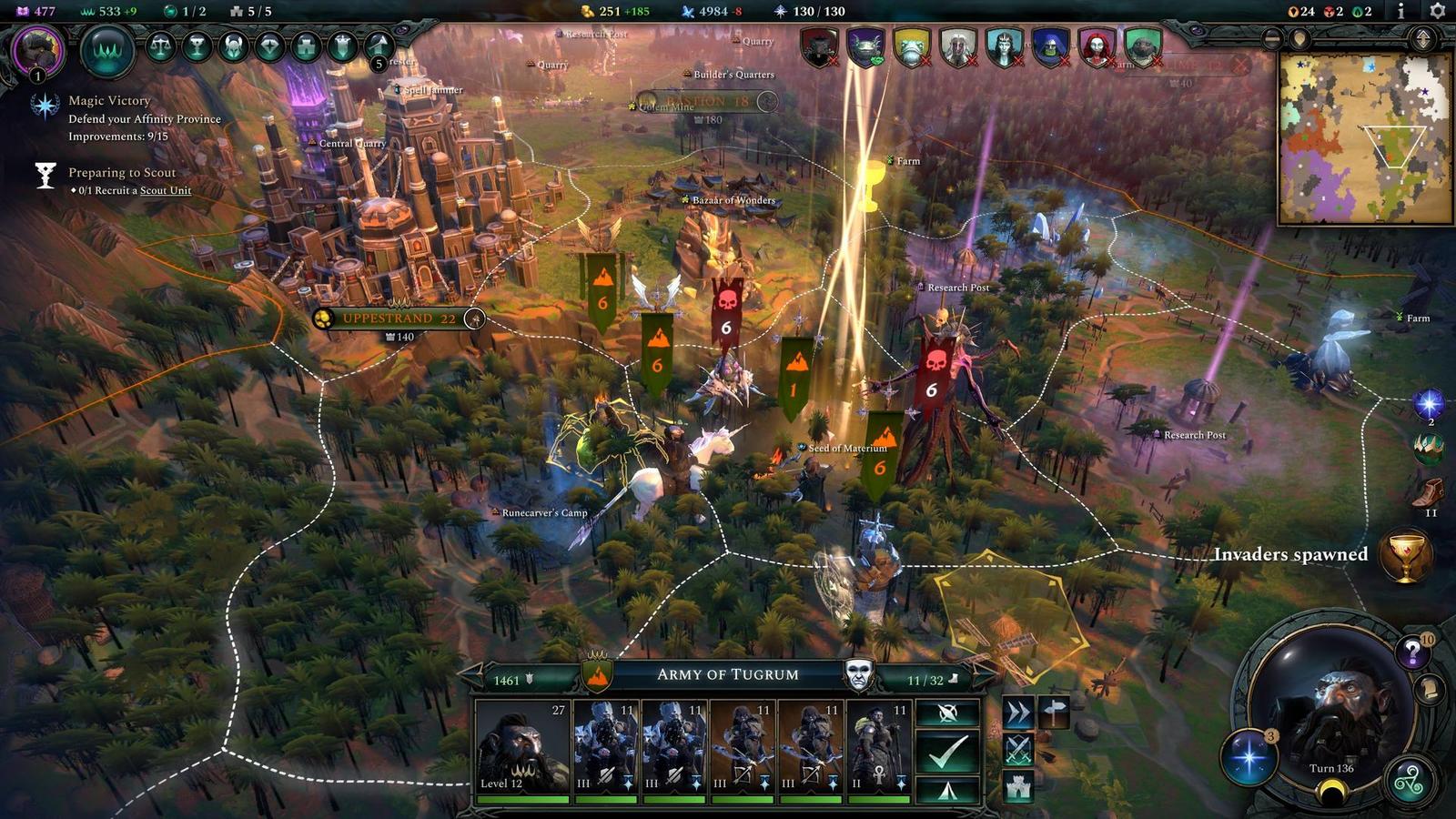Image resolution: width=1456 pixels, height=819 pixels.
Task: Confirm army orders with the checkmark button
Action: pos(947,752)
